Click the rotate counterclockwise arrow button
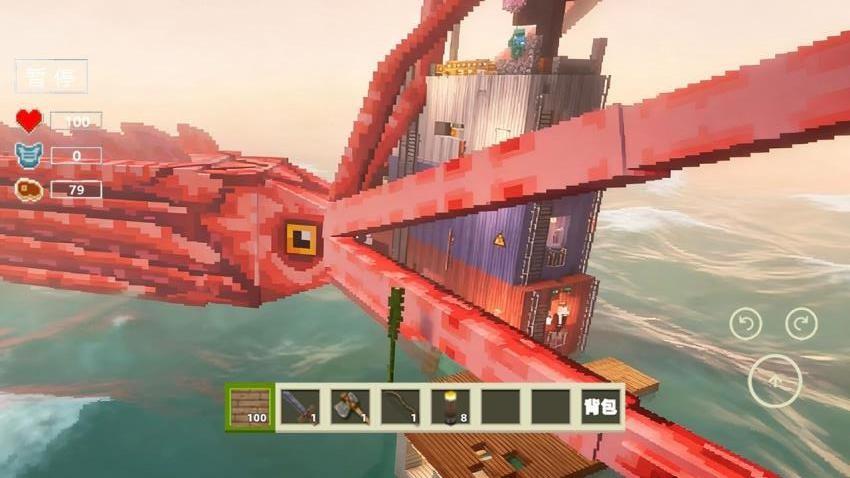The height and width of the screenshot is (478, 850). (745, 323)
